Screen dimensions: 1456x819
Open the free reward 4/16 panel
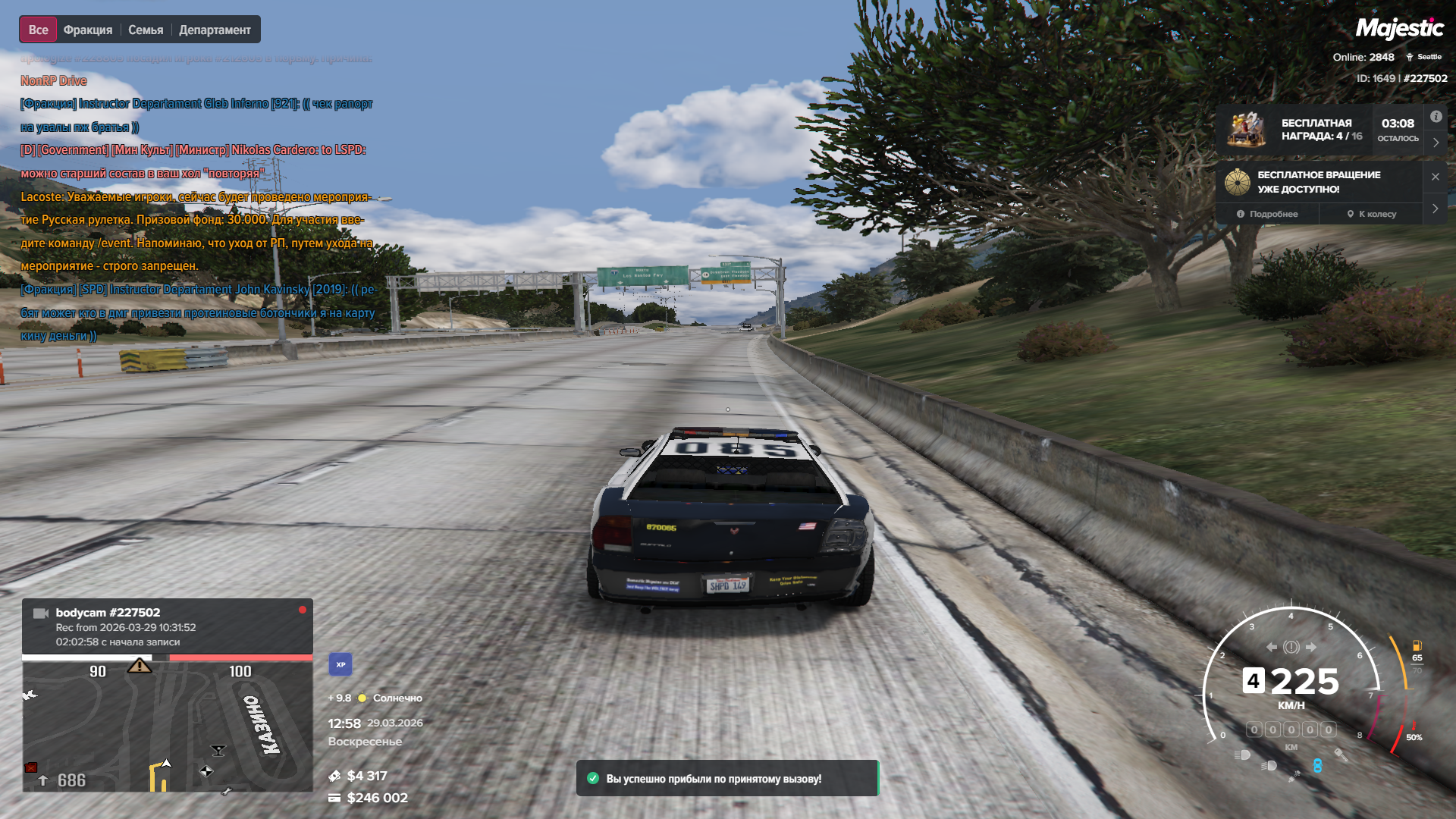coord(1319,130)
